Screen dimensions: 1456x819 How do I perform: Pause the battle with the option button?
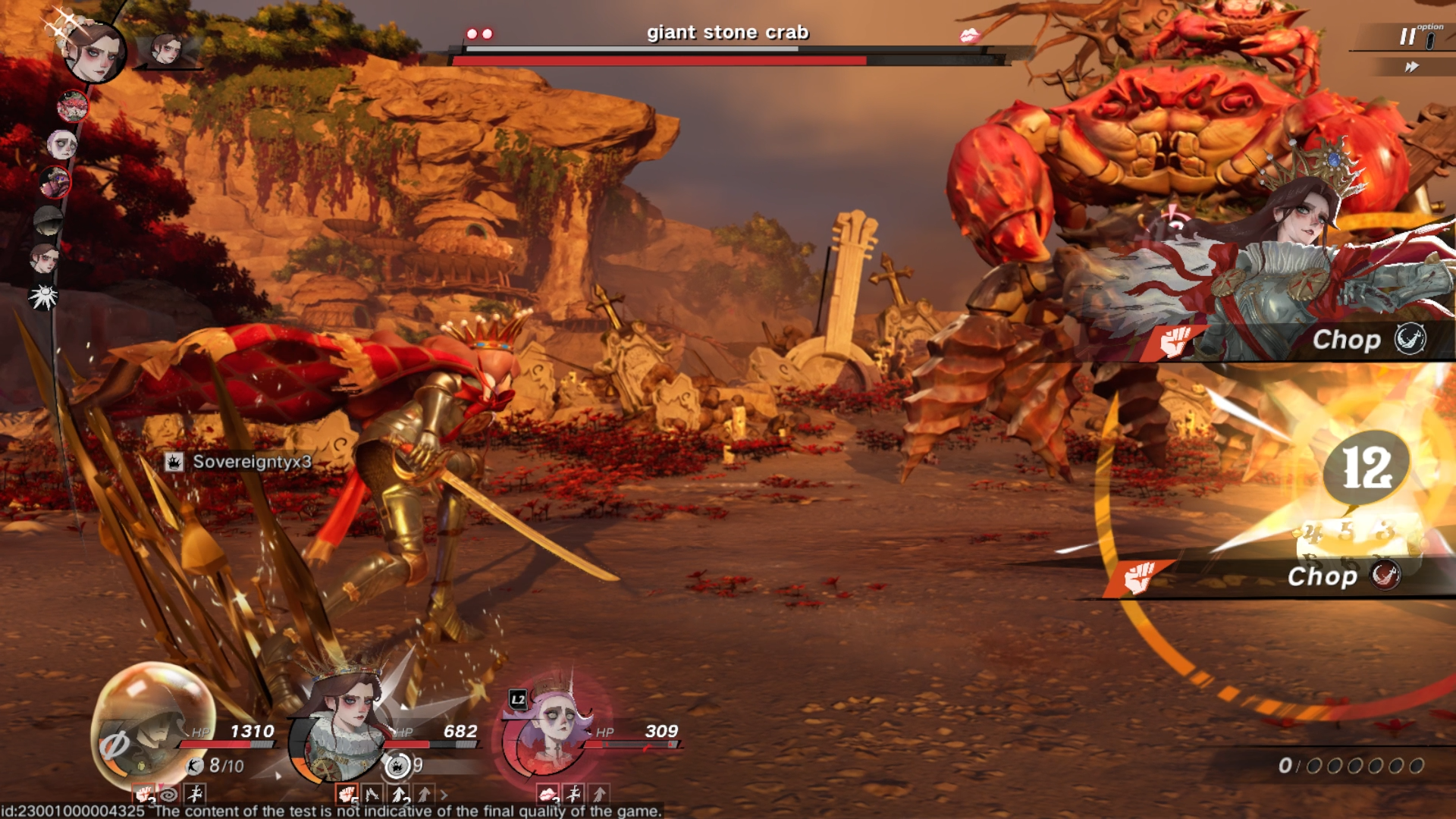[x=1409, y=36]
